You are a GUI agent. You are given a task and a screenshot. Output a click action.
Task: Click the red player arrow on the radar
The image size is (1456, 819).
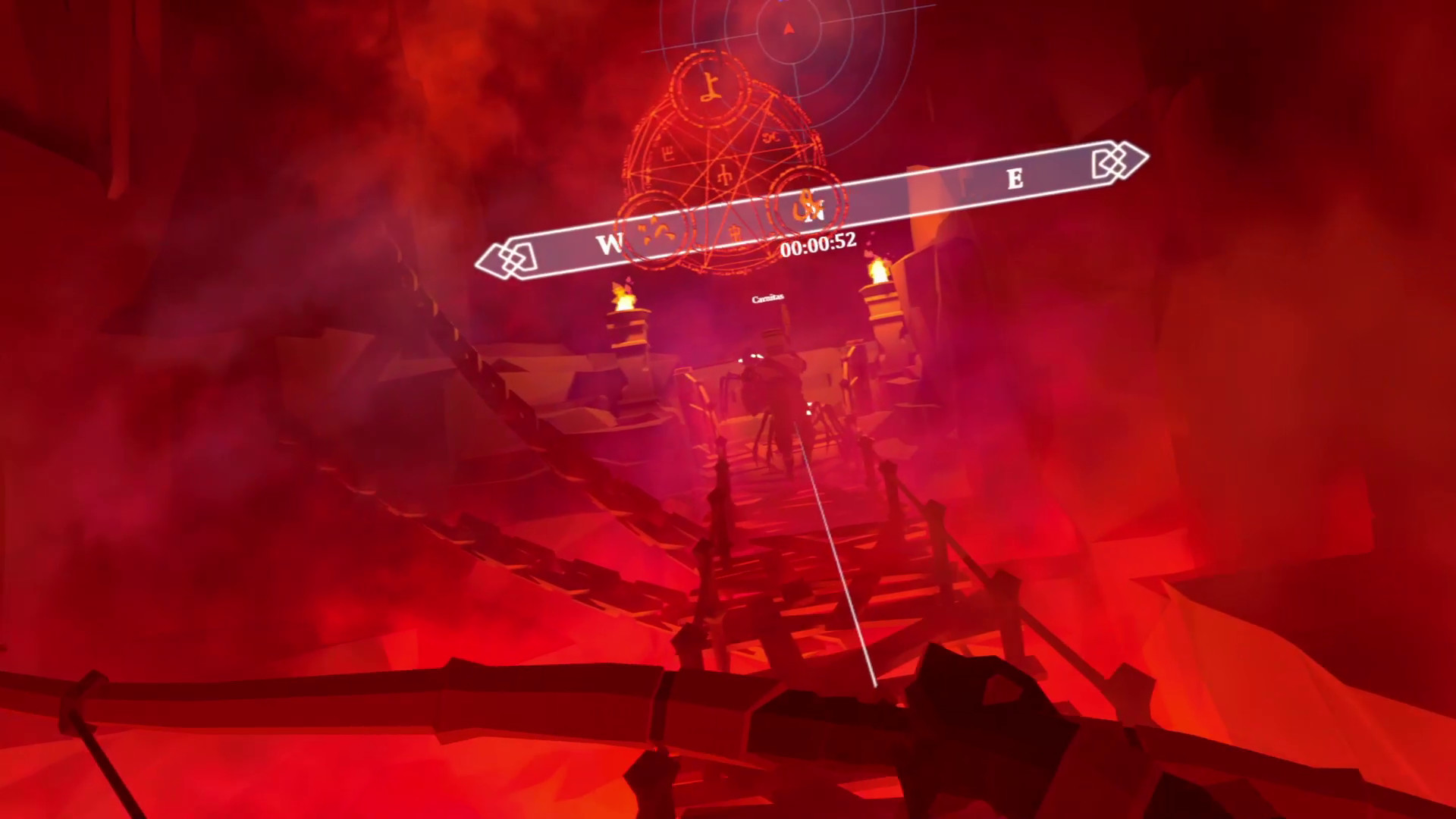pos(789,27)
